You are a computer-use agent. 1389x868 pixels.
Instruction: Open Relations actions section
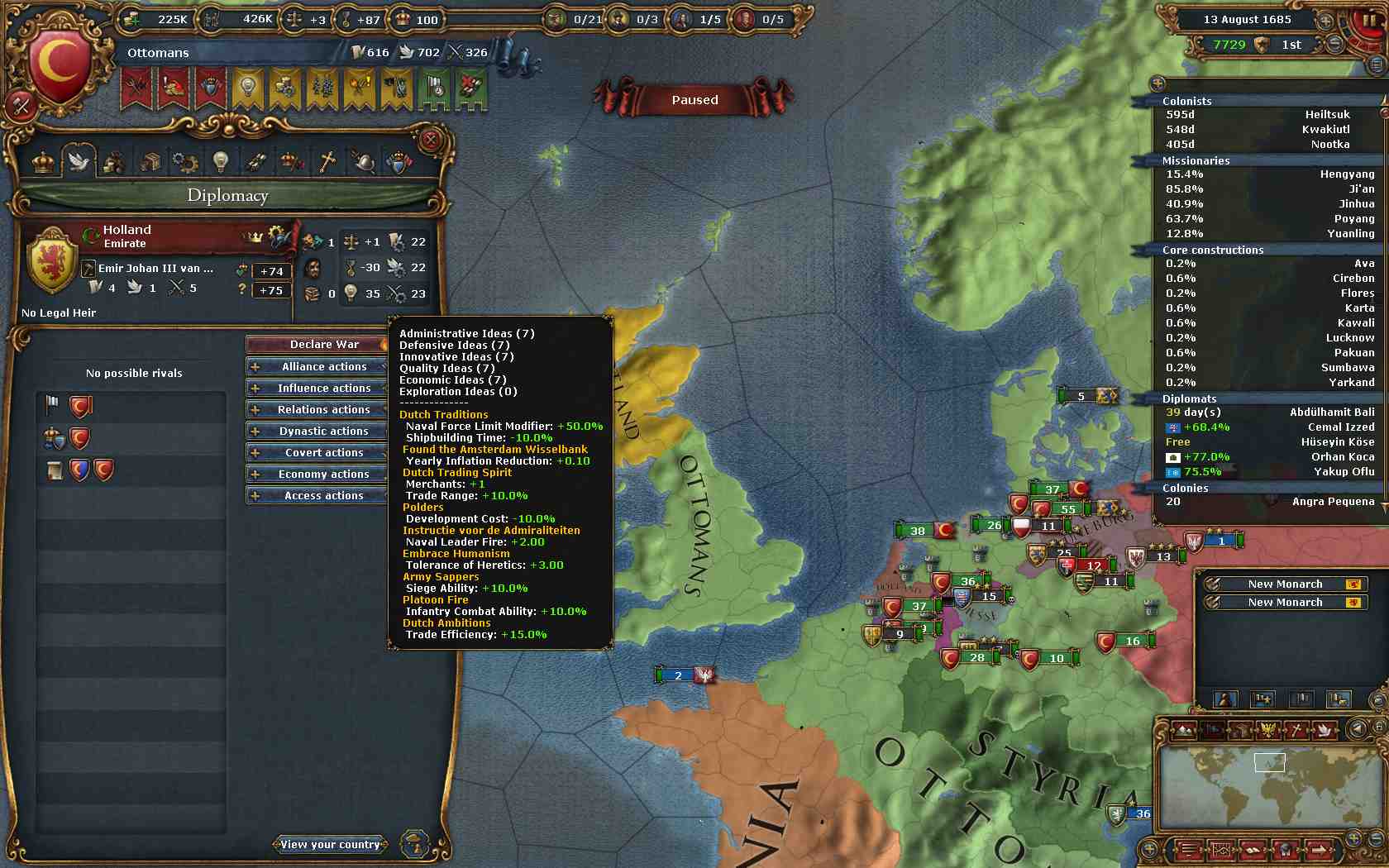tap(317, 409)
